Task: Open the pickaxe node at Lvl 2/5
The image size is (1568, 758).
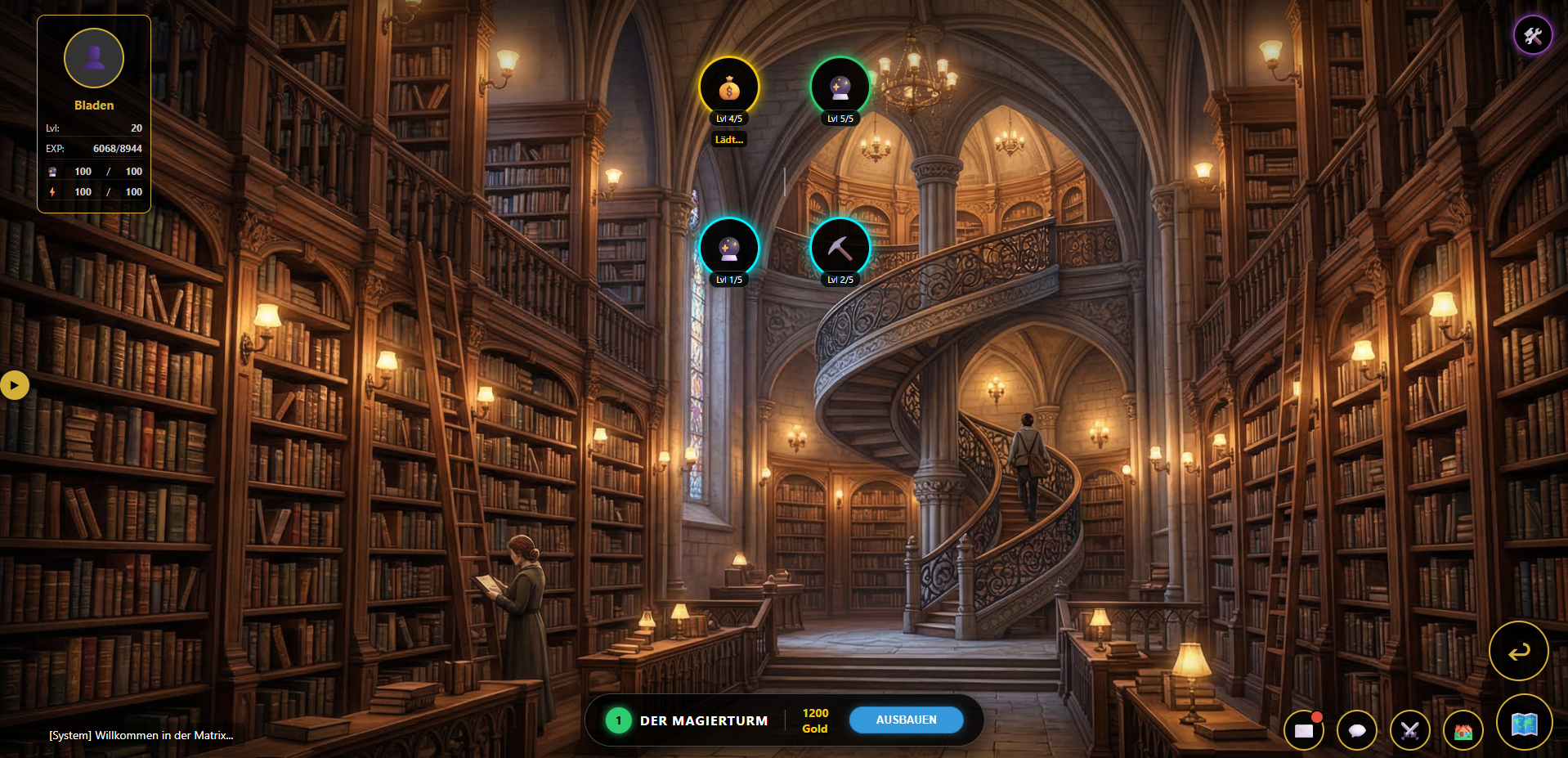Action: pyautogui.click(x=840, y=248)
